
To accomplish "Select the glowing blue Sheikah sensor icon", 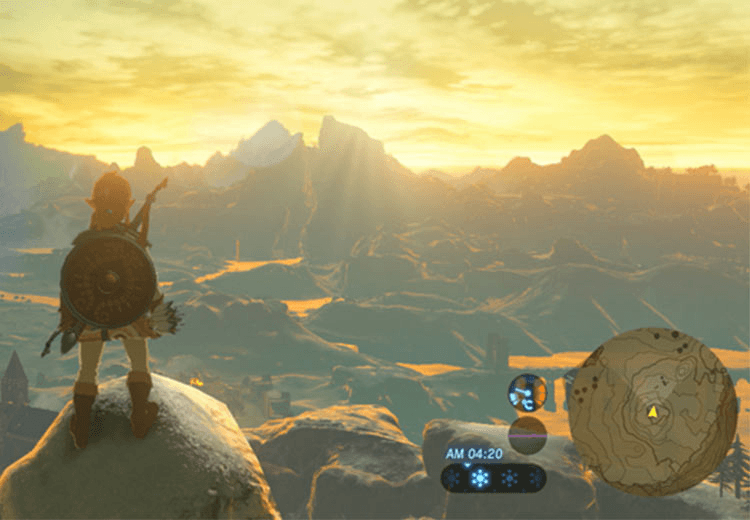I will (527, 393).
